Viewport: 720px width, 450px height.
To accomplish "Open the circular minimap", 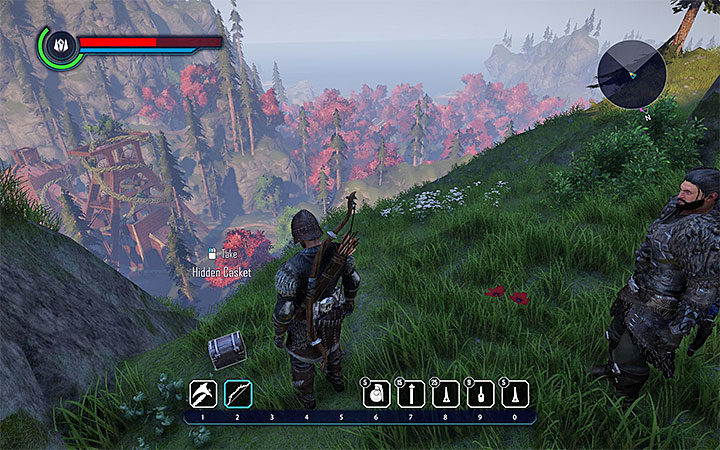I will click(632, 77).
